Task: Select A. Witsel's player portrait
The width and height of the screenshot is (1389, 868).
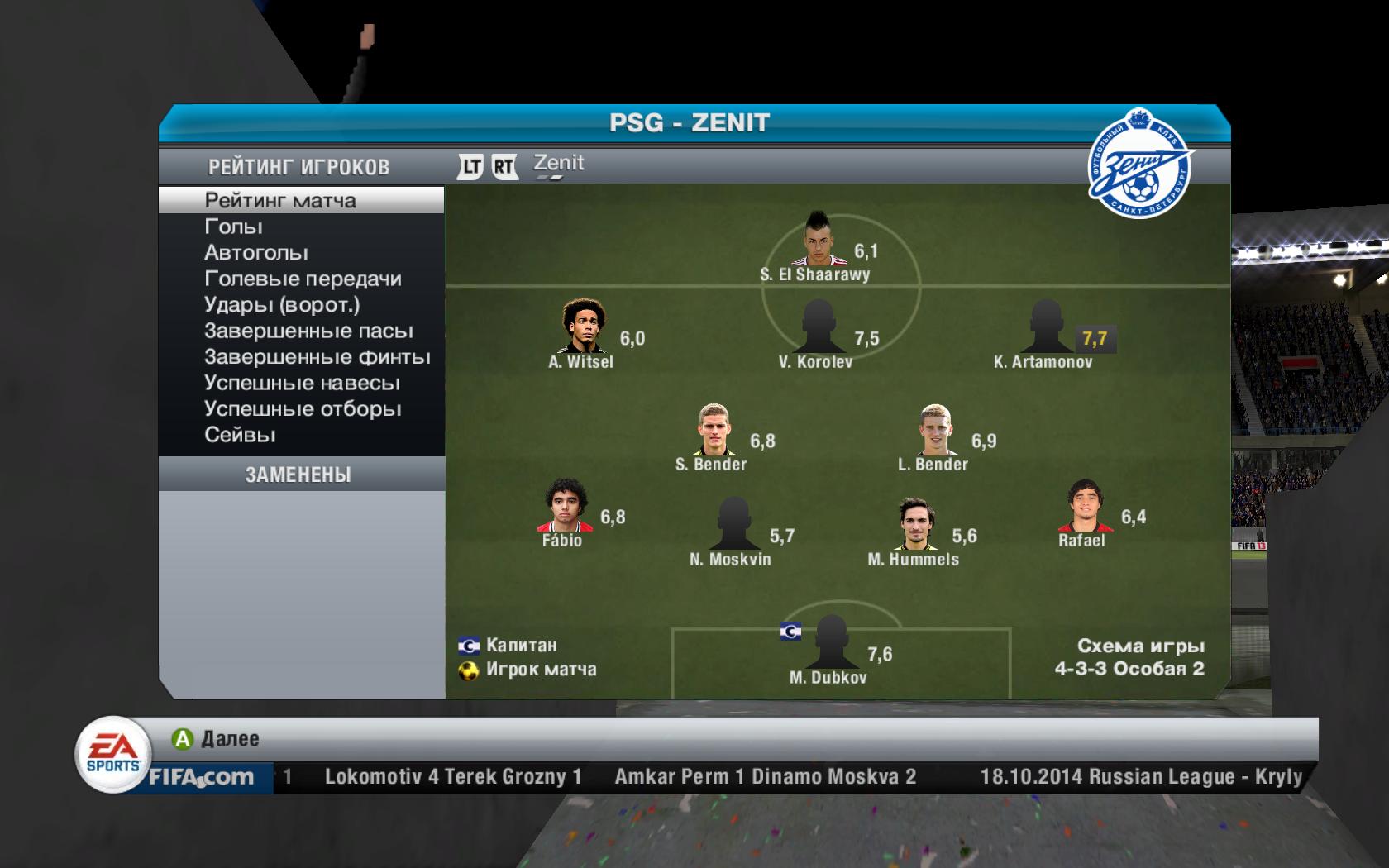Action: (x=583, y=326)
